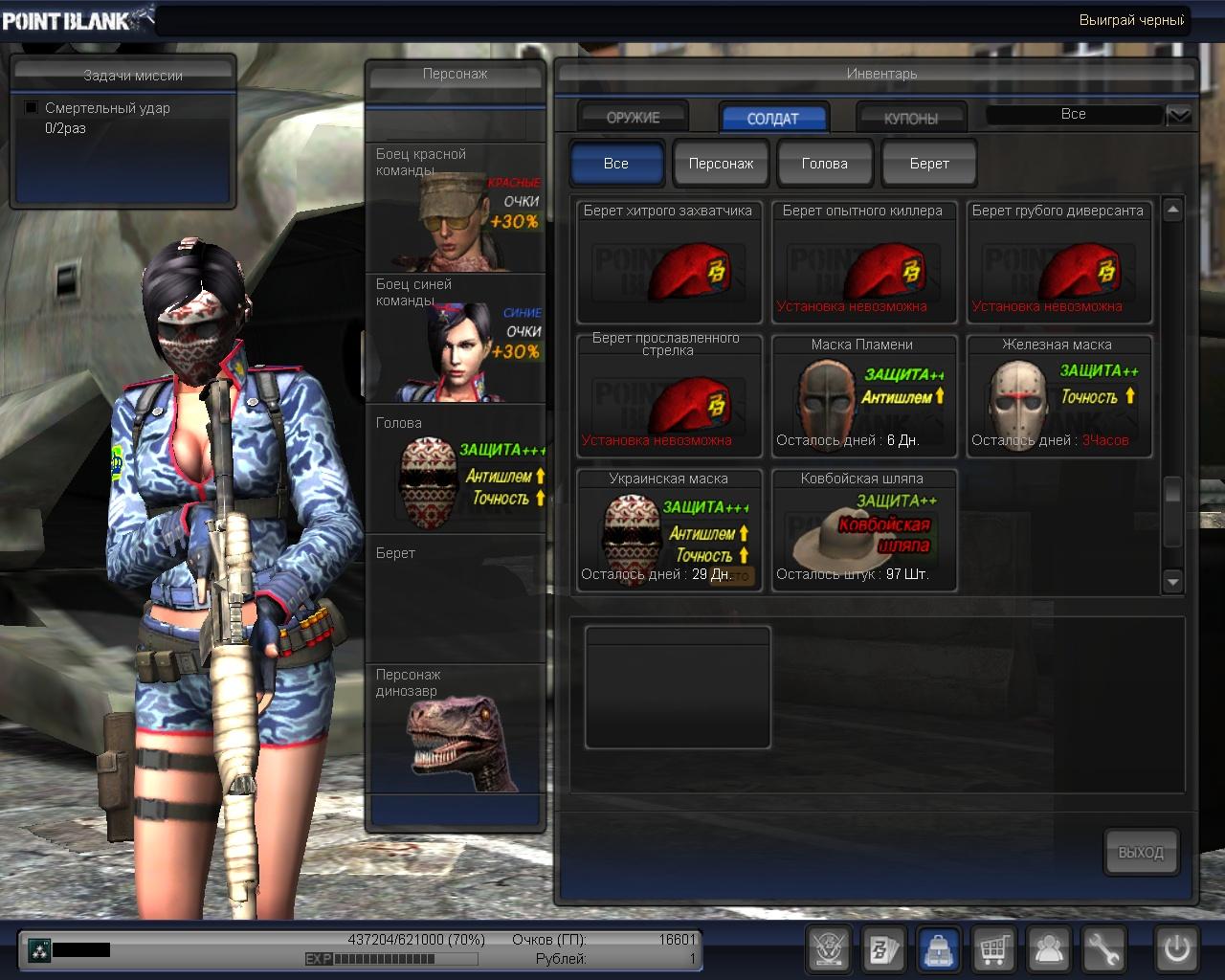The height and width of the screenshot is (980, 1225).
Task: Open the КУПОНЫ tab
Action: [910, 118]
